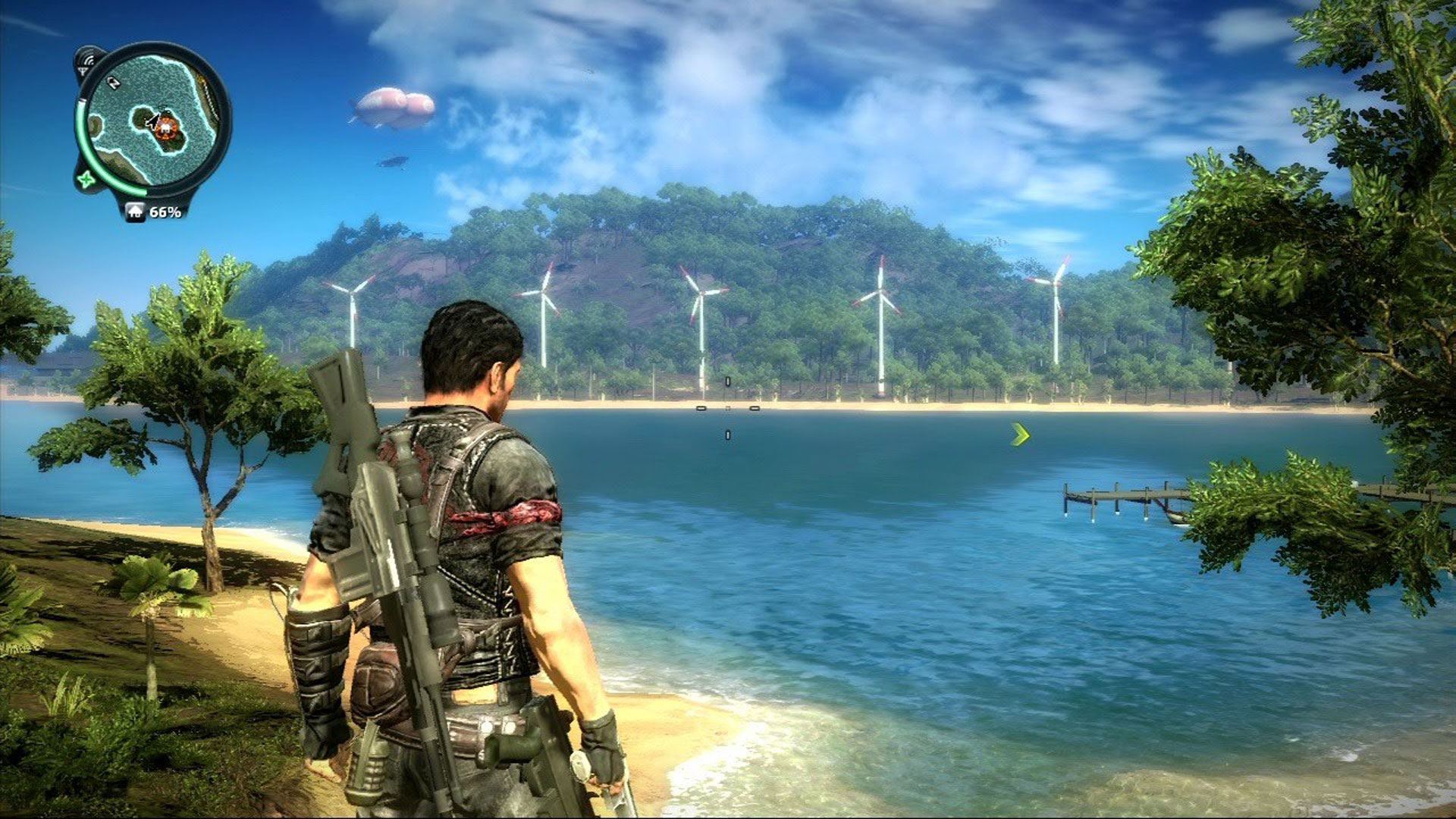The image size is (1456, 819).
Task: Click the north compass marker on minimap
Action: [x=115, y=82]
